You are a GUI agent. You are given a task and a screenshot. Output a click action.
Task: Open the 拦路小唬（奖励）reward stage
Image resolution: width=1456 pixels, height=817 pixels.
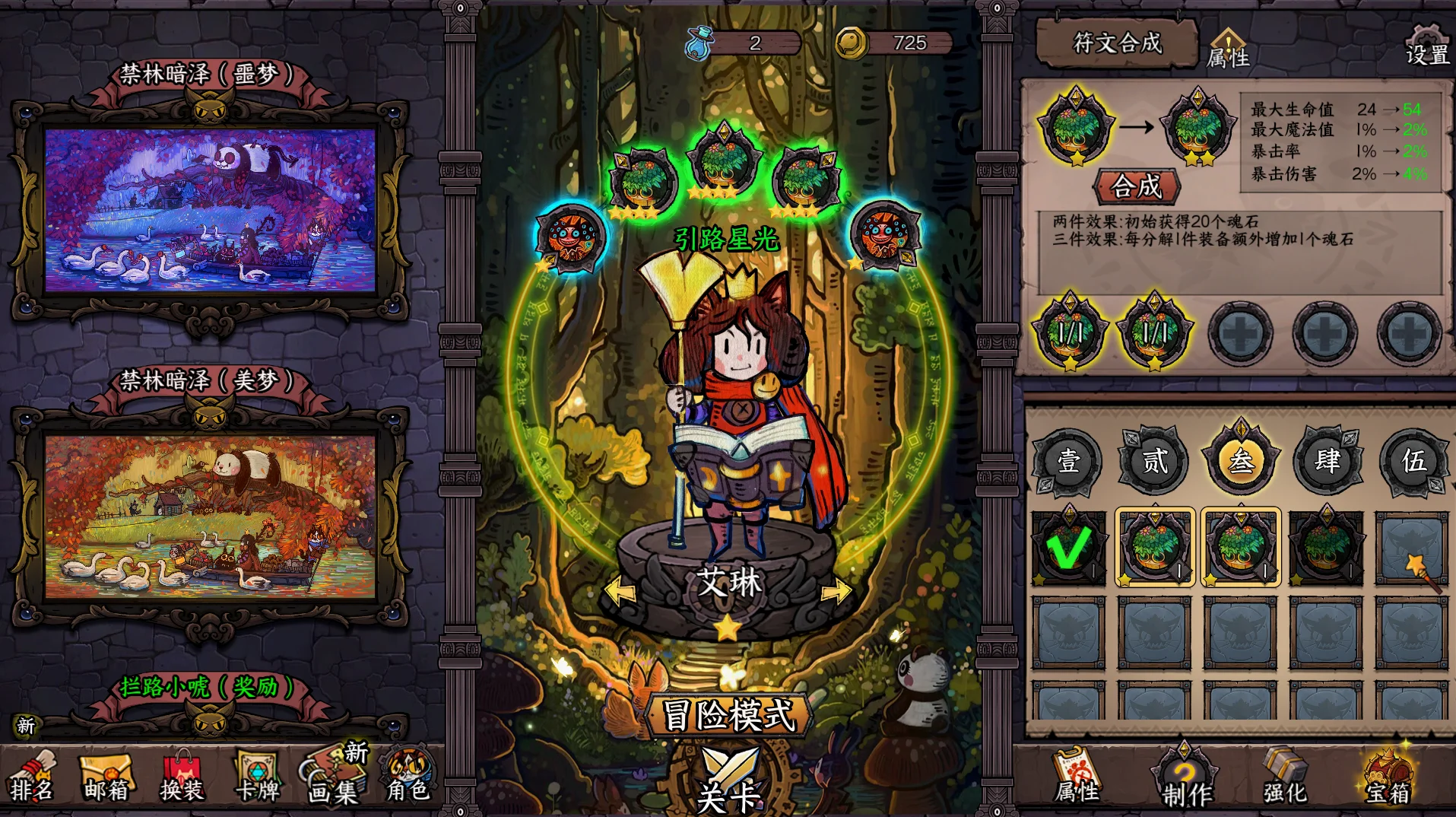207,688
